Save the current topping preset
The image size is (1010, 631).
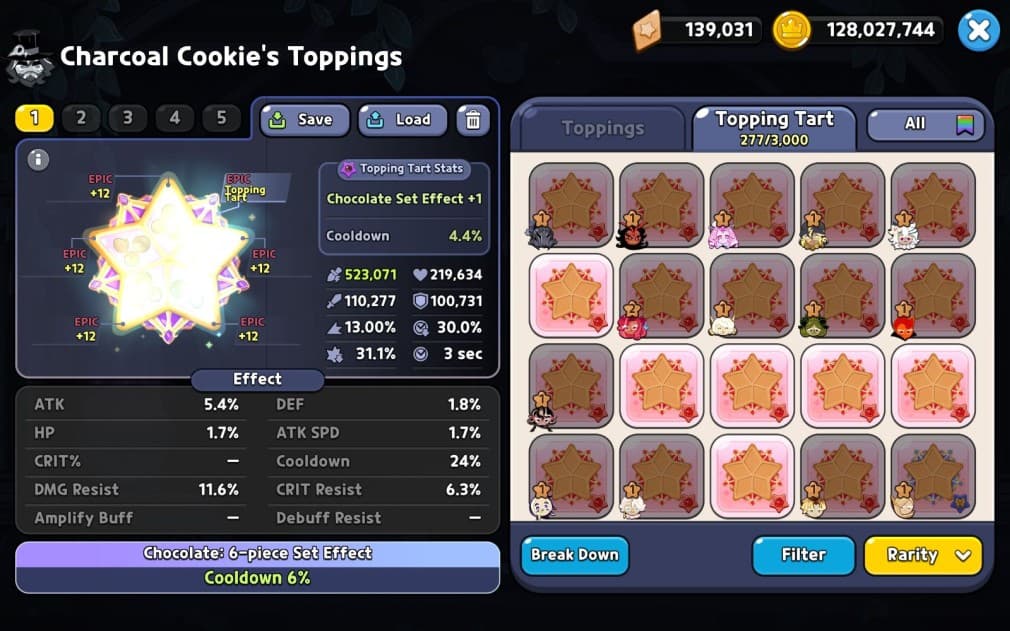[305, 120]
